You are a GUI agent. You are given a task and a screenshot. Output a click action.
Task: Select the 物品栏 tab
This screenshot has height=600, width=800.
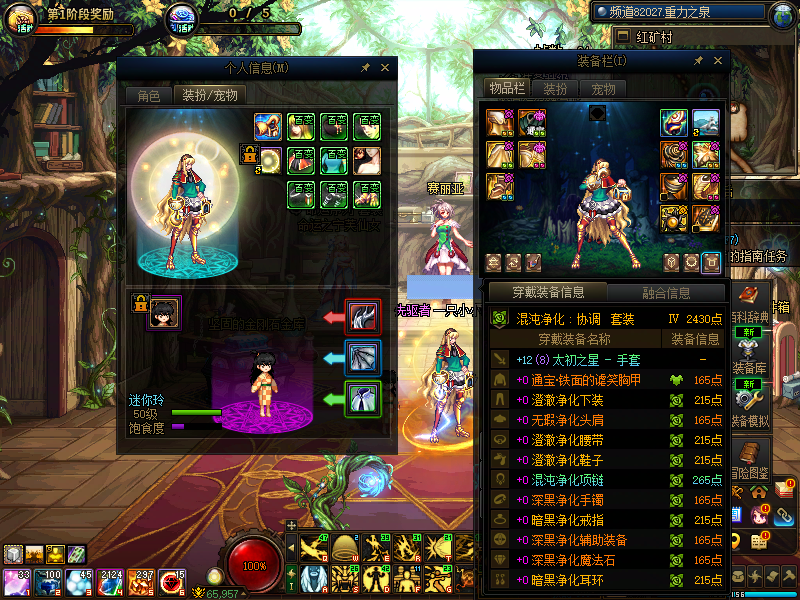(507, 88)
